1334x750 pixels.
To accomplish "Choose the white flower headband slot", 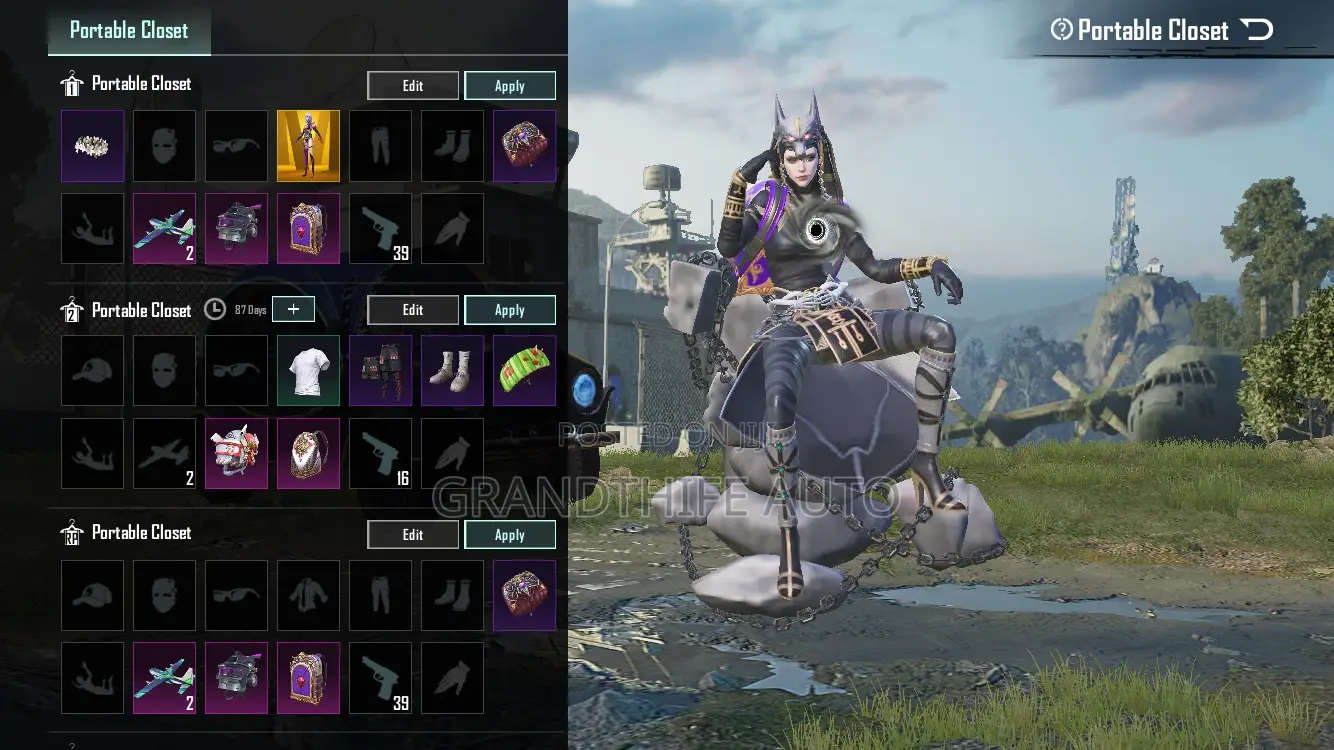I will click(93, 146).
